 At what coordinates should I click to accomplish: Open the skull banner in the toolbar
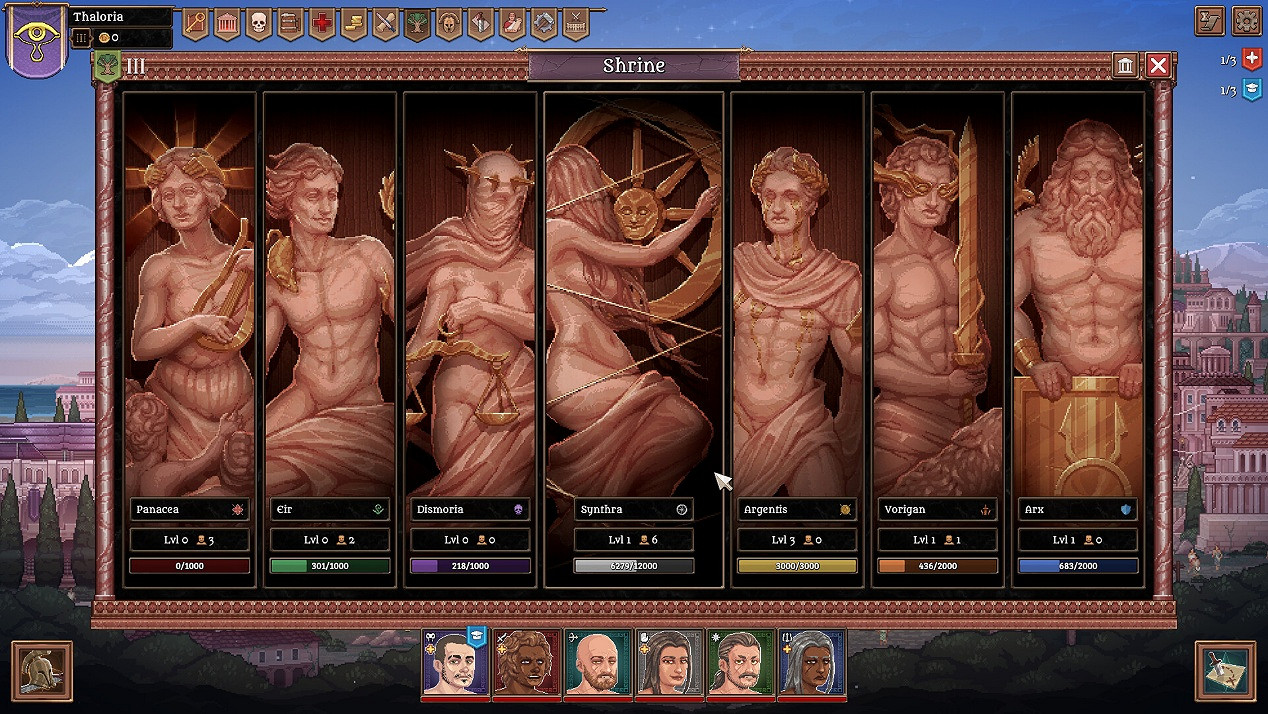click(x=258, y=23)
